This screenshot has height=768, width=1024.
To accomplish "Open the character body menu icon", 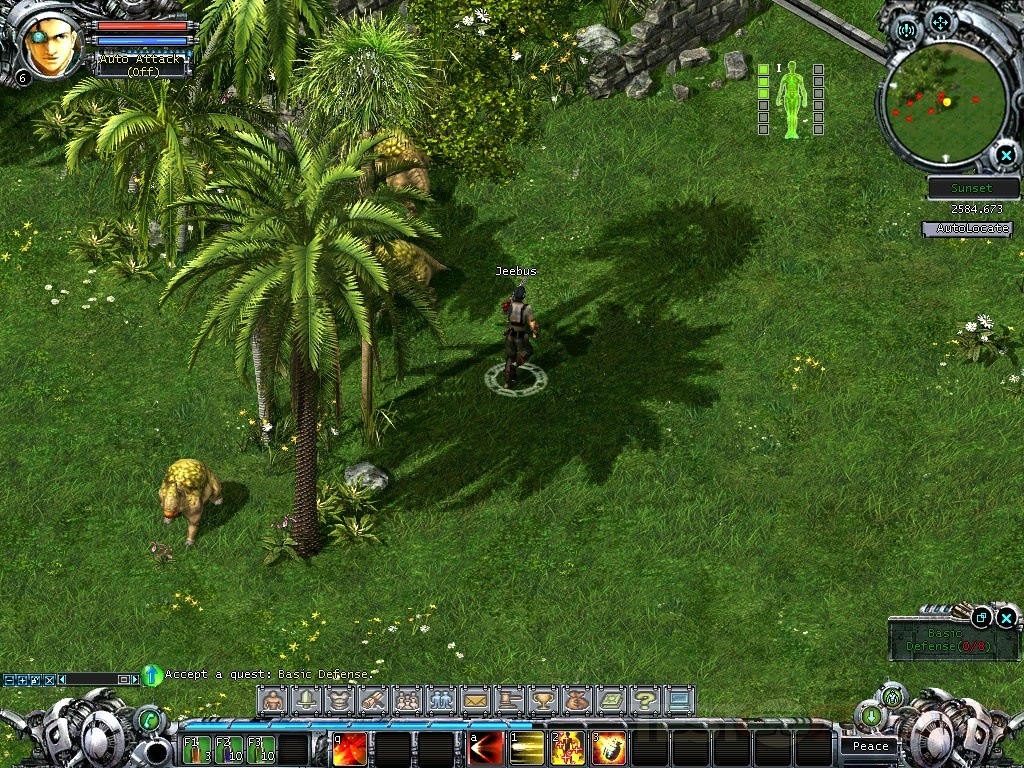I will (272, 700).
